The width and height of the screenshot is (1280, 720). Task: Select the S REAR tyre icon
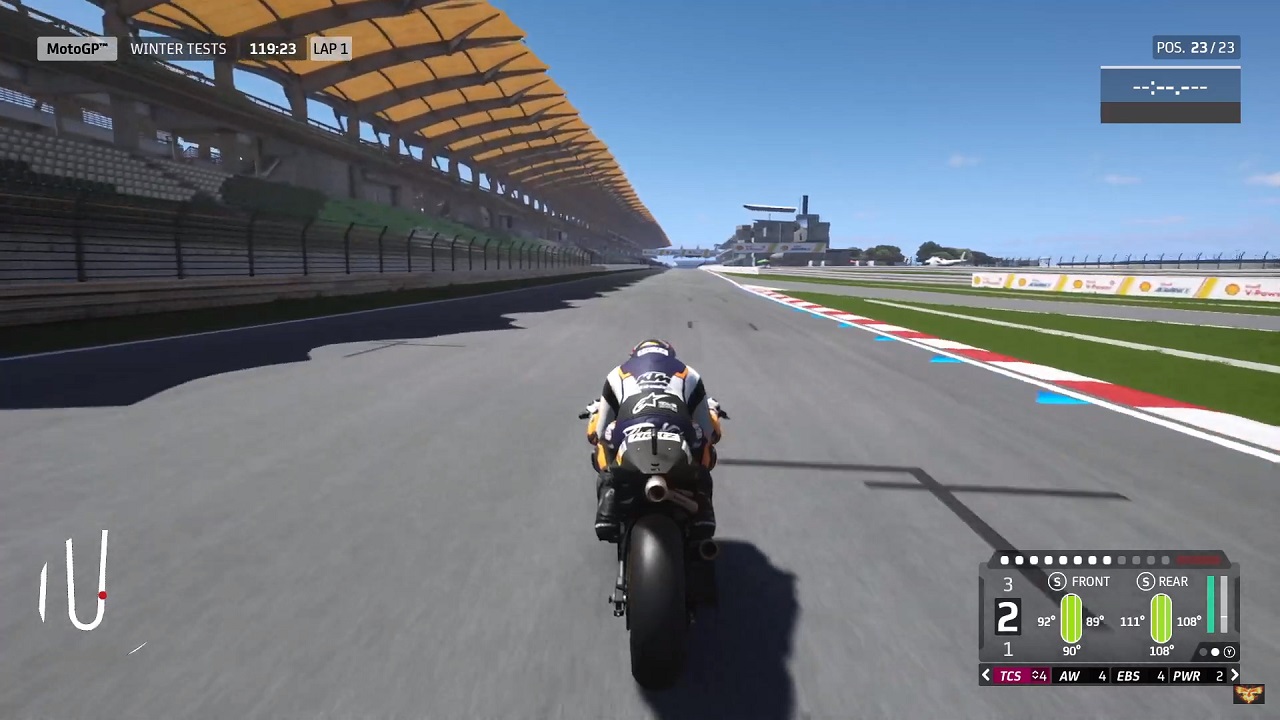[1145, 581]
